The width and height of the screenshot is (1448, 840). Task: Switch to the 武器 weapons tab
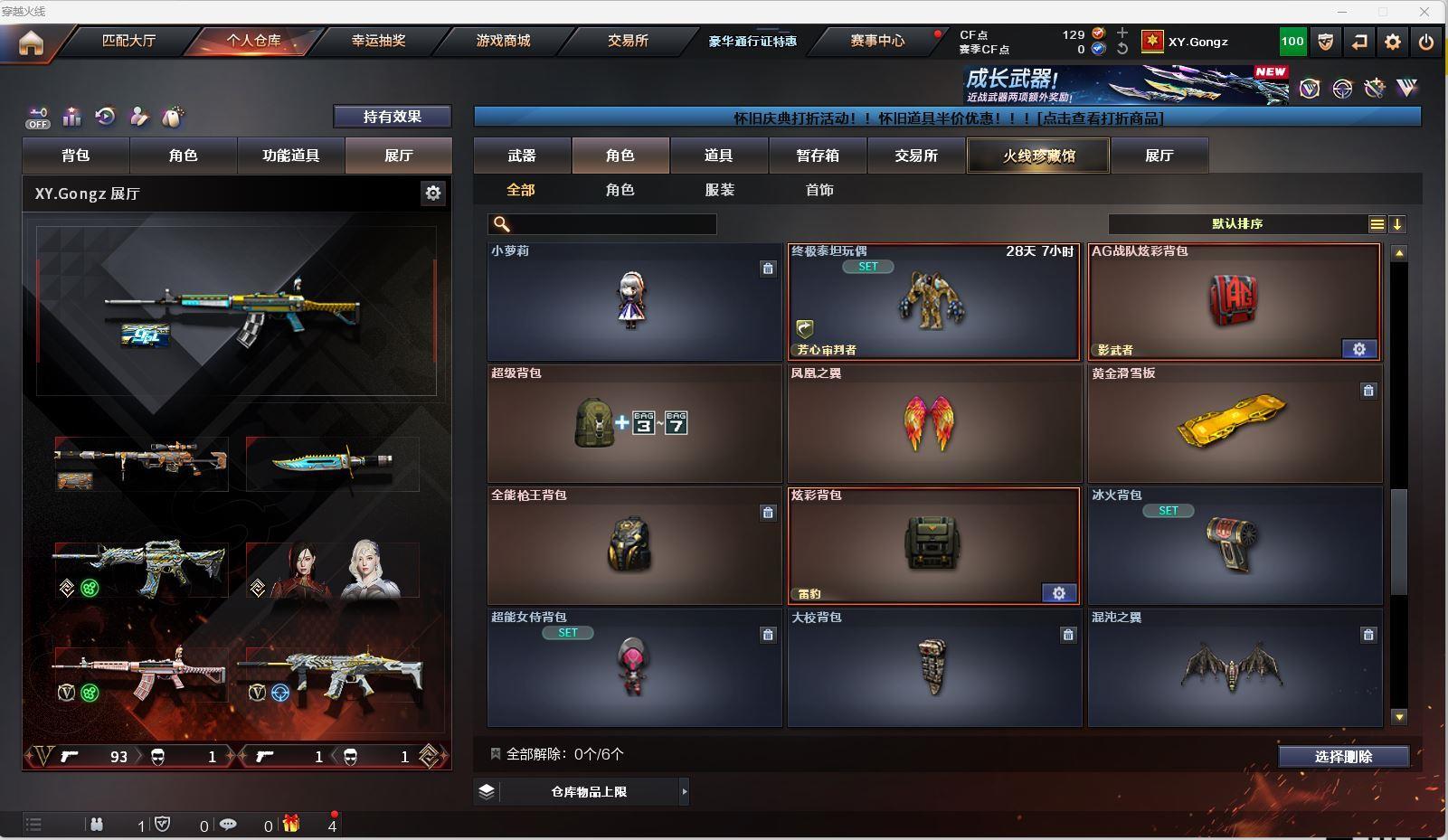click(522, 156)
